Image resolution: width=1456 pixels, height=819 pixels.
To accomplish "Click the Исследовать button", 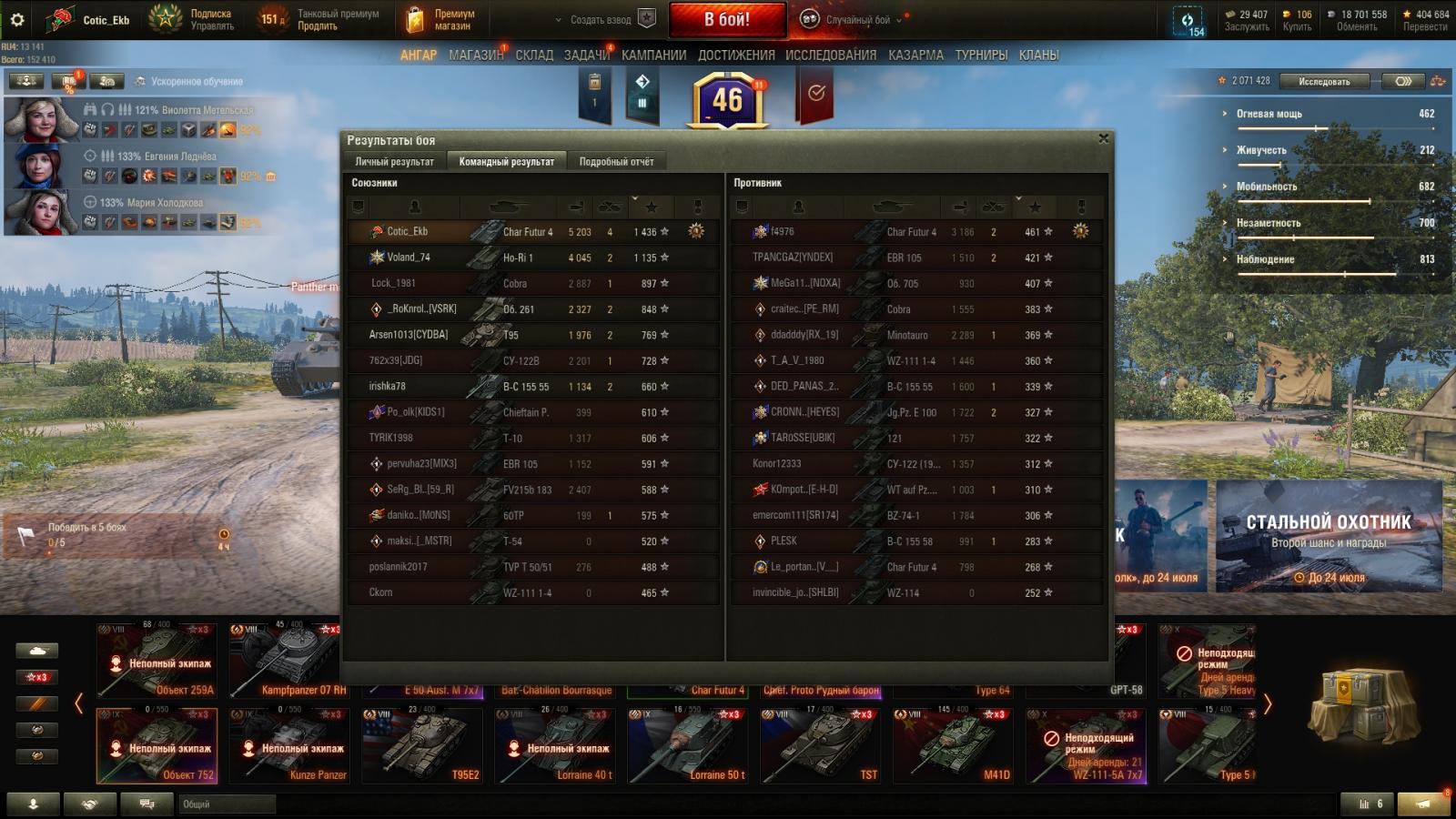I will pyautogui.click(x=1324, y=82).
